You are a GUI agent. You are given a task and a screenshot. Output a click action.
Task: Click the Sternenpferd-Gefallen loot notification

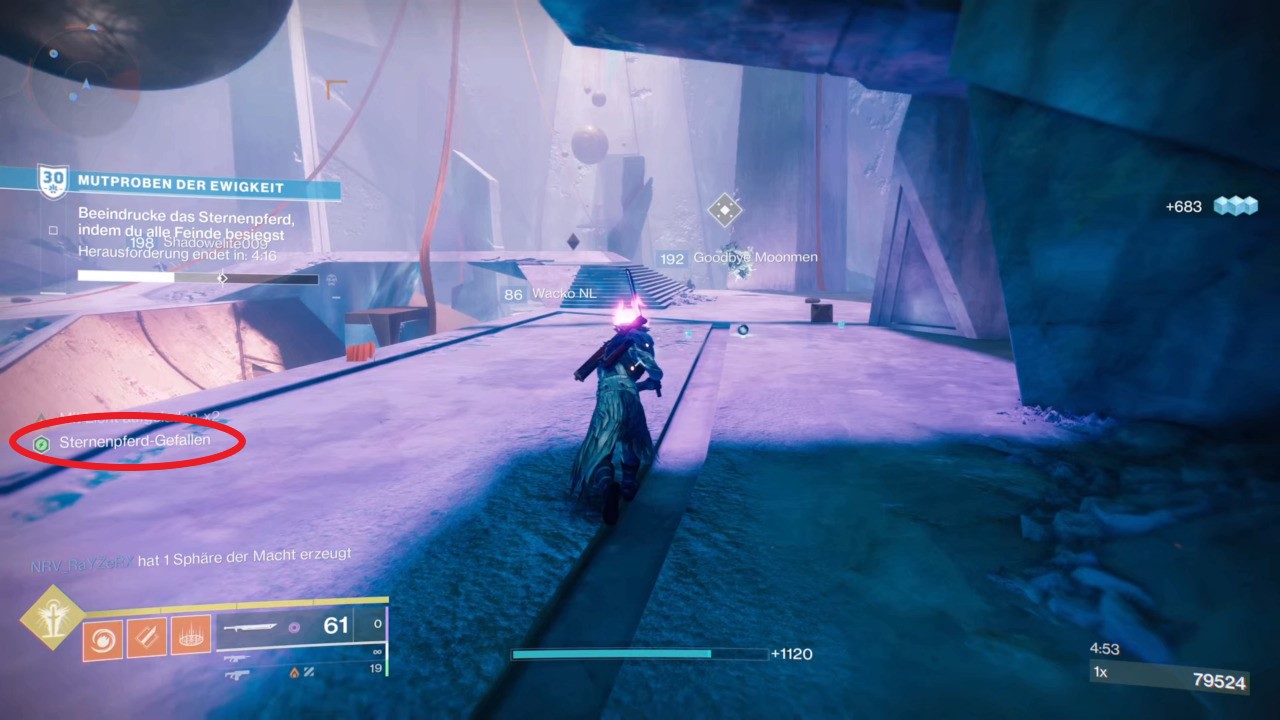coord(134,441)
